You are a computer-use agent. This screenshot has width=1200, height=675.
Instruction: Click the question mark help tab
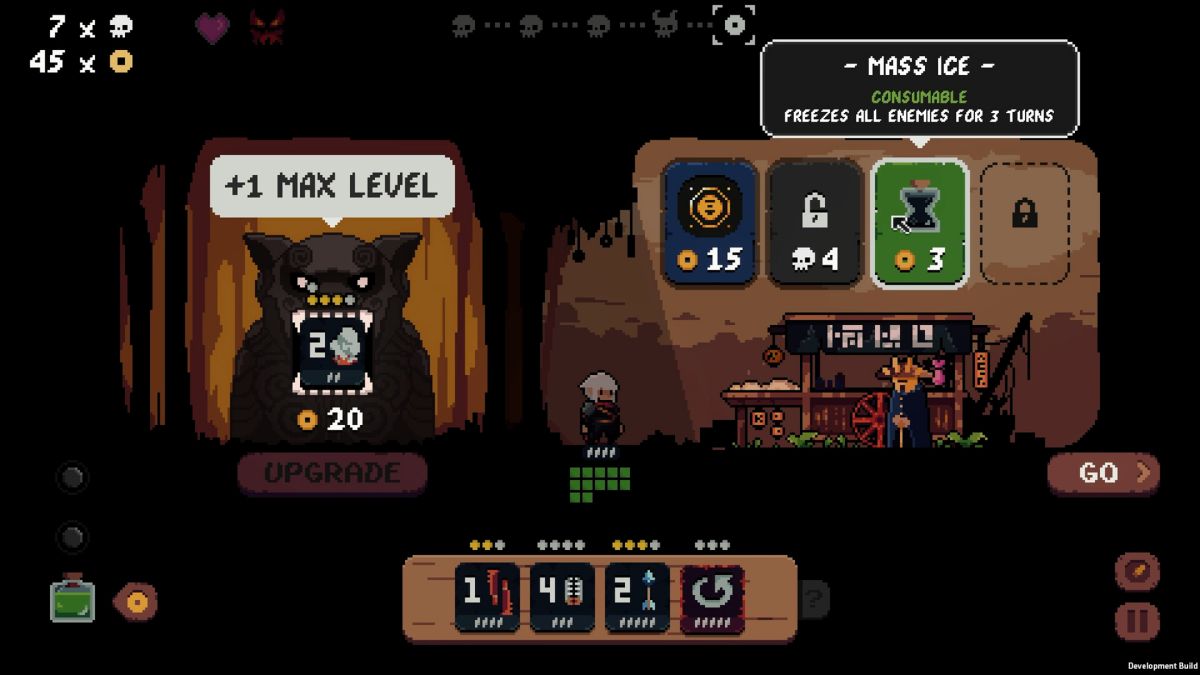tap(814, 599)
